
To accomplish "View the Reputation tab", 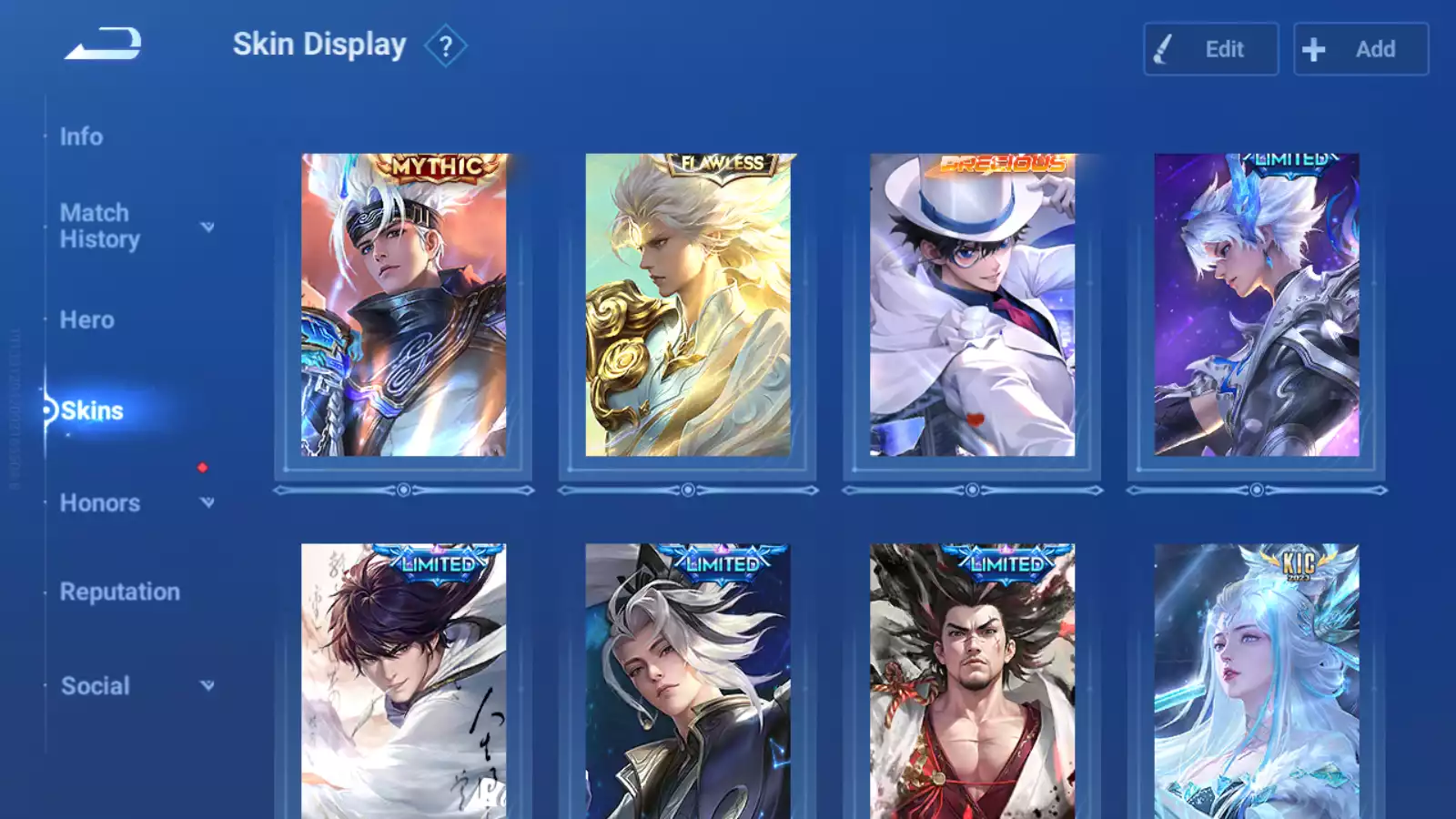I will 119,592.
